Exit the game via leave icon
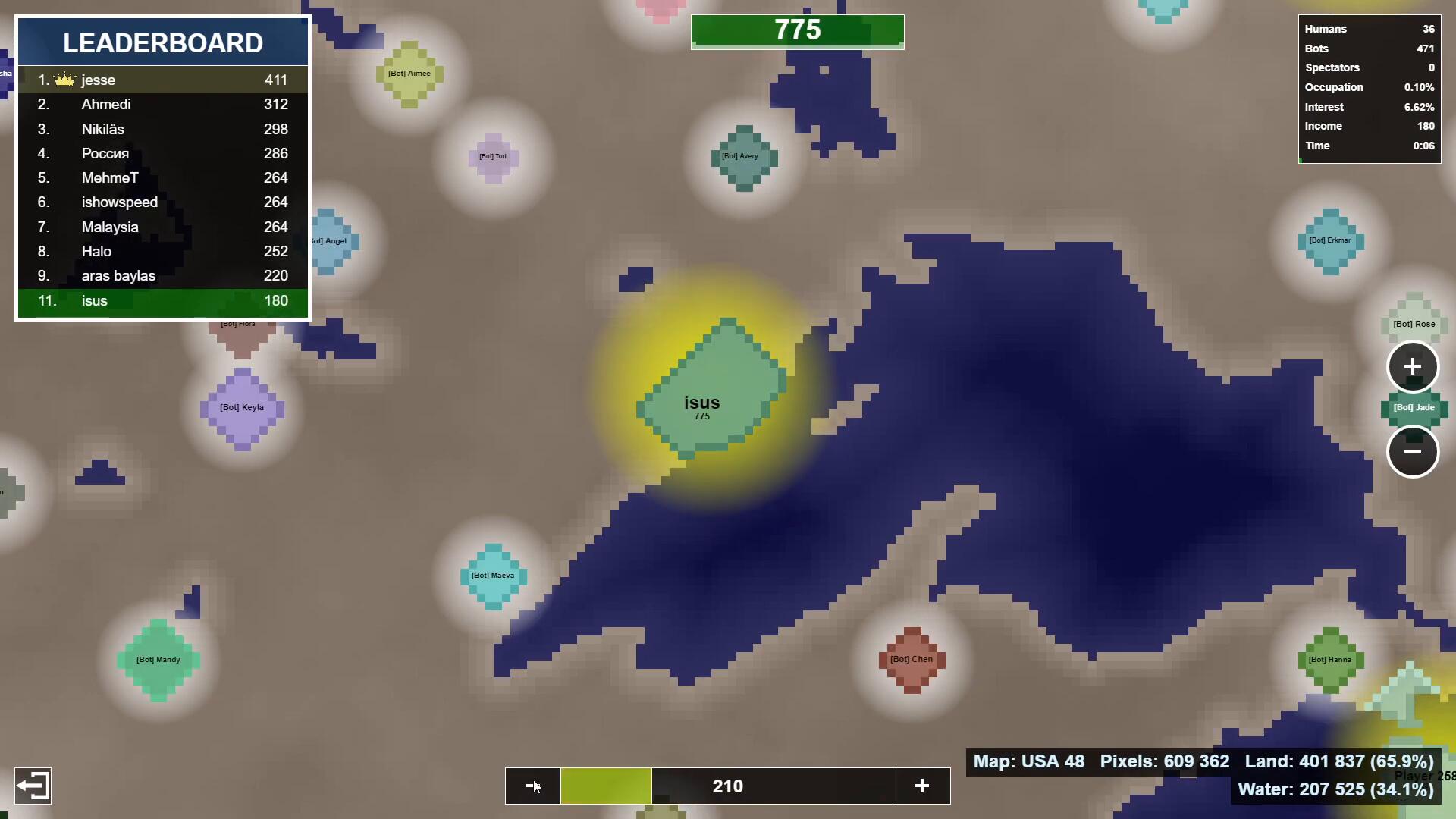The image size is (1456, 819). 33,786
